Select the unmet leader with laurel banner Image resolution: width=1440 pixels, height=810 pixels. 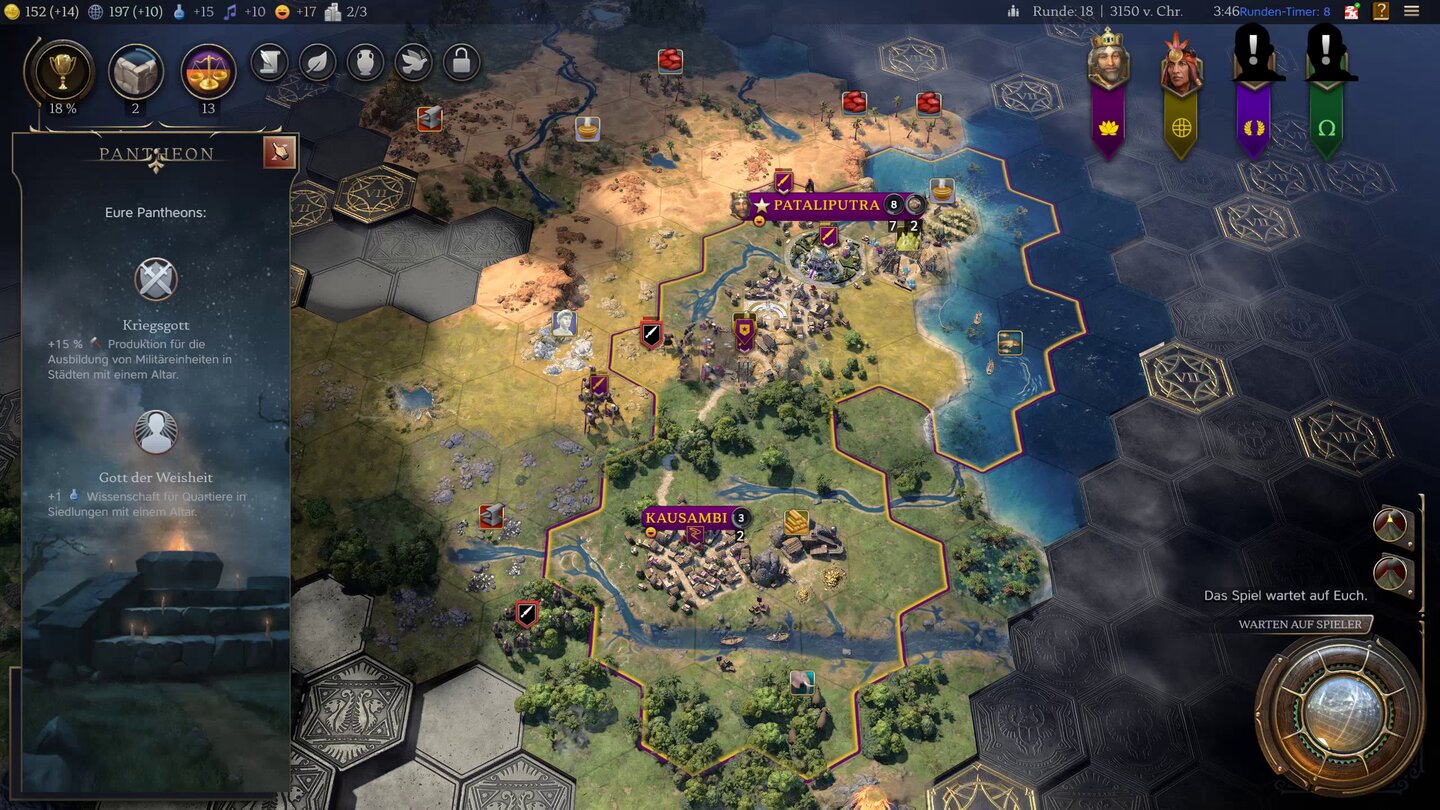coord(1253,60)
